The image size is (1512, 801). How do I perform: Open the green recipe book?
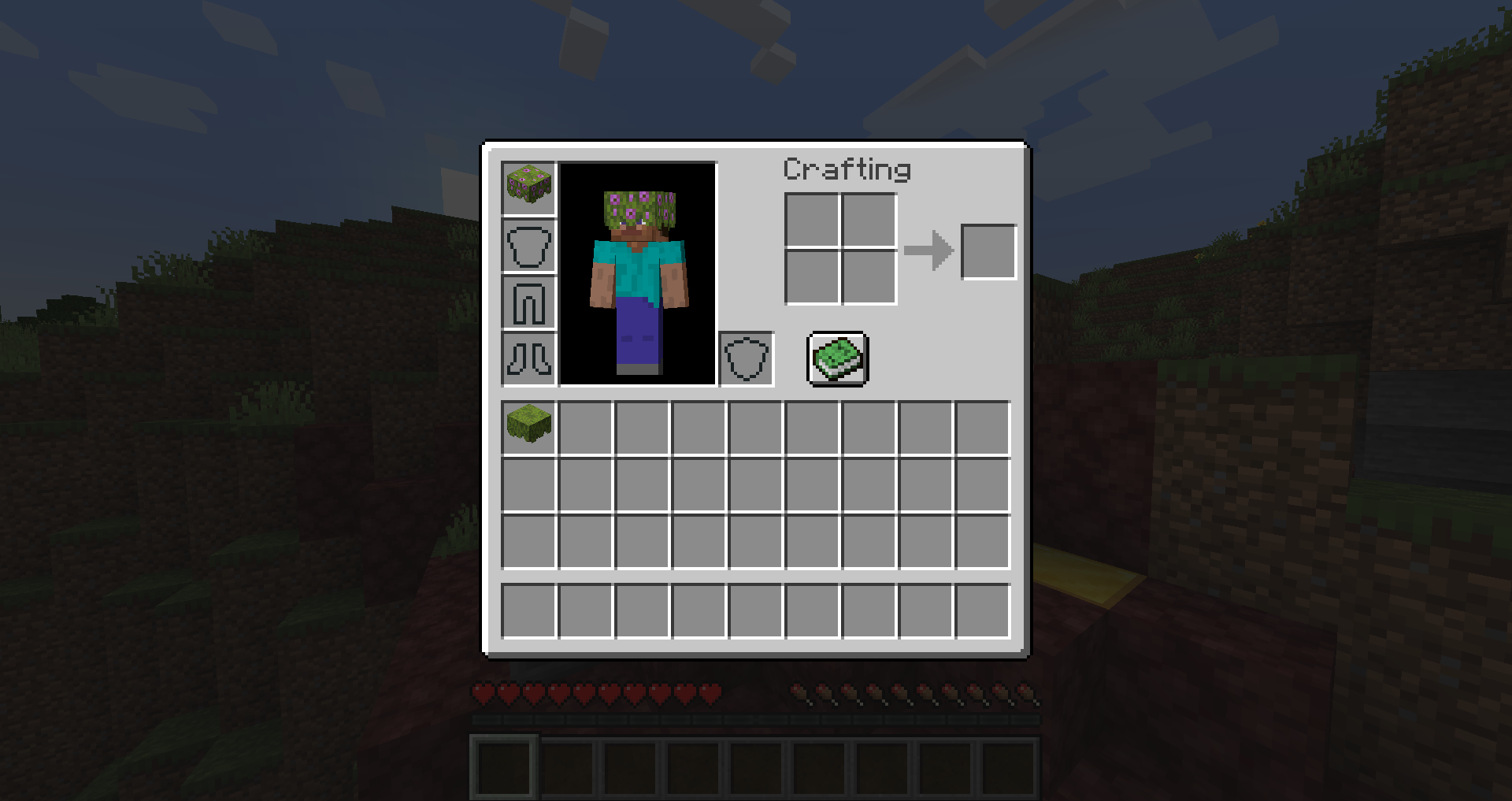coord(837,360)
